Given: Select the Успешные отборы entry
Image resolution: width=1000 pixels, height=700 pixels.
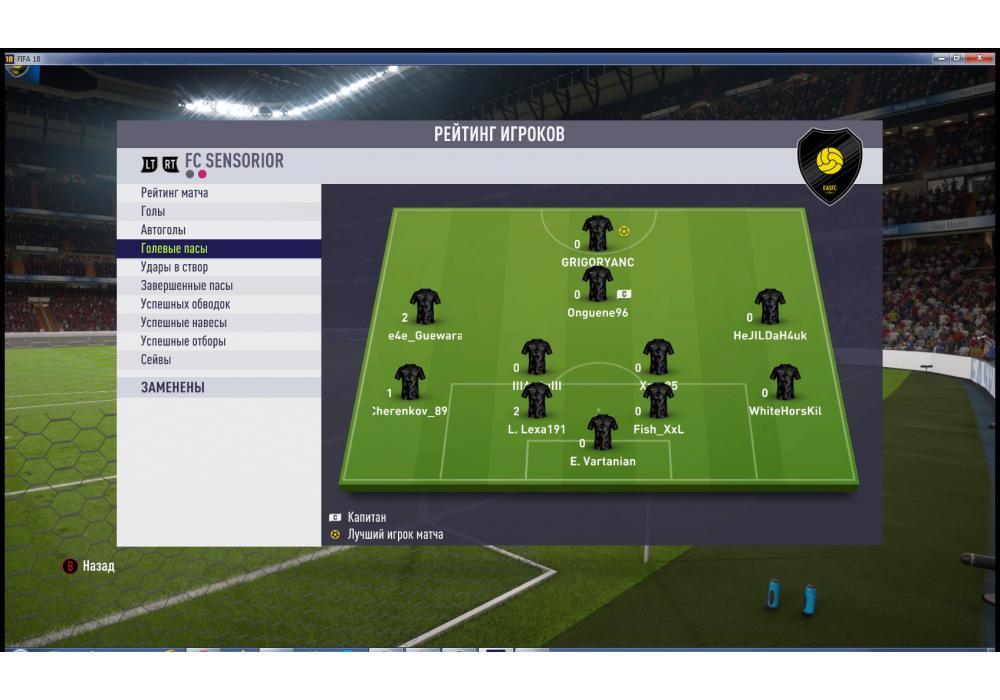Looking at the screenshot, I should coord(183,341).
